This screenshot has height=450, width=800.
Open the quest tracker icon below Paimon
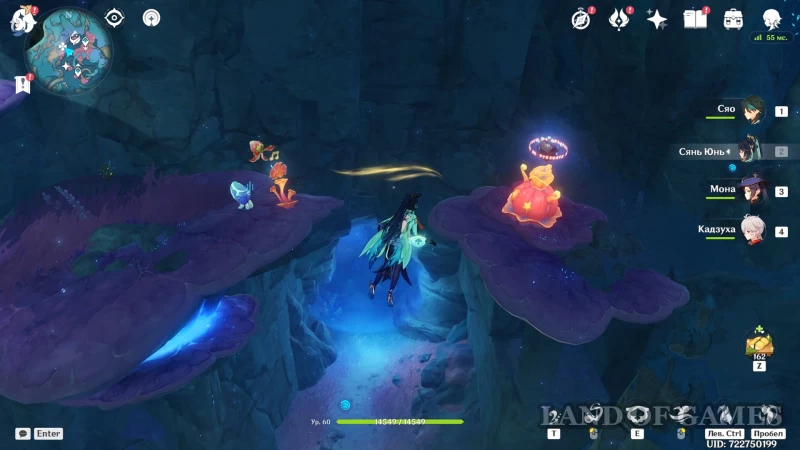(x=23, y=84)
